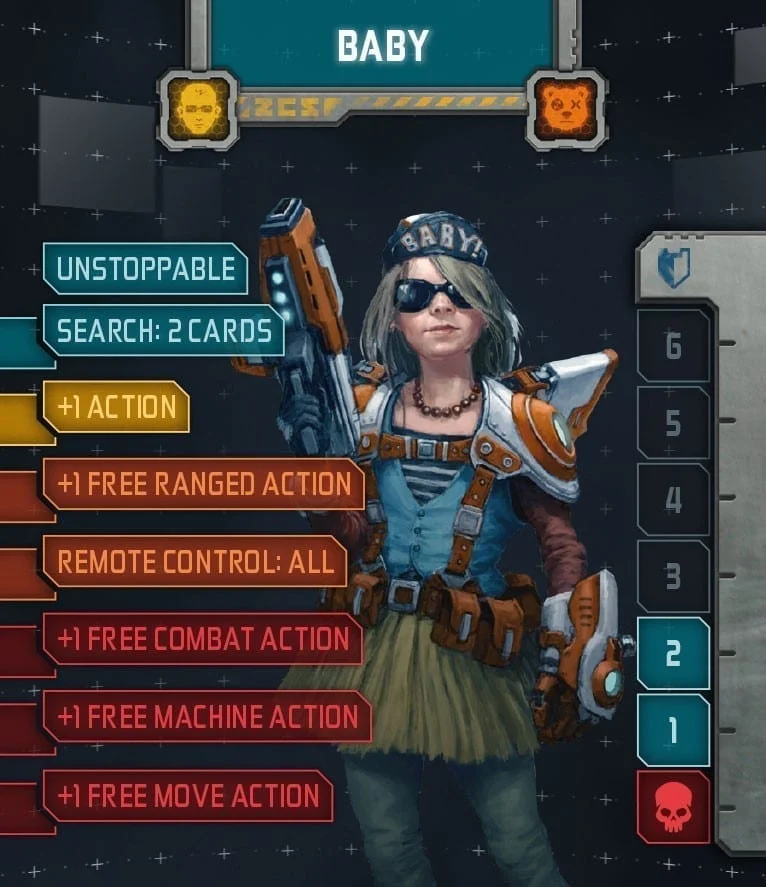Activate the +1 Action skill
The width and height of the screenshot is (766, 887).
pyautogui.click(x=116, y=407)
